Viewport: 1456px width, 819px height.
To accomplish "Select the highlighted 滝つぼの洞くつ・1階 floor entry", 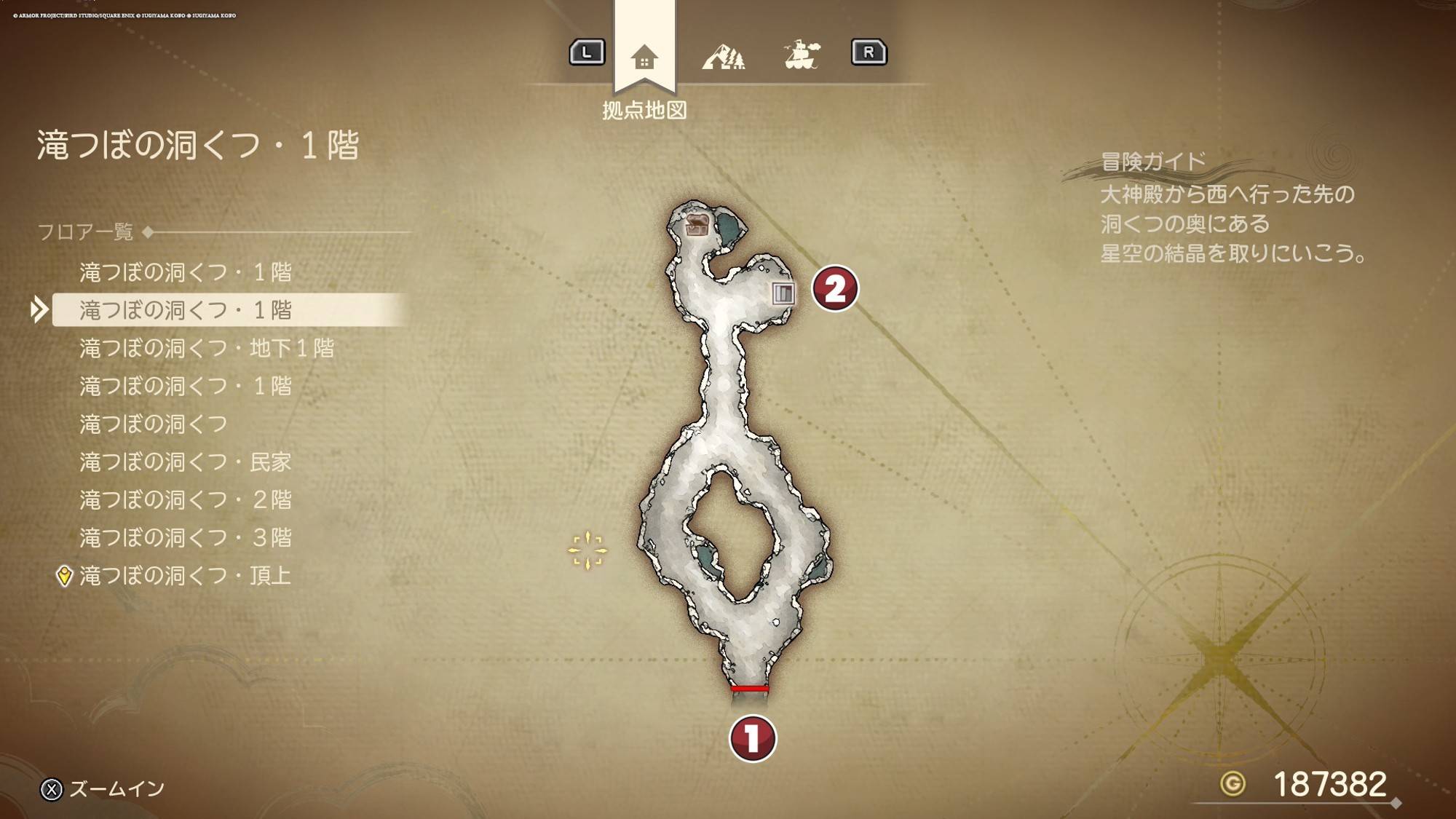I will 186,310.
